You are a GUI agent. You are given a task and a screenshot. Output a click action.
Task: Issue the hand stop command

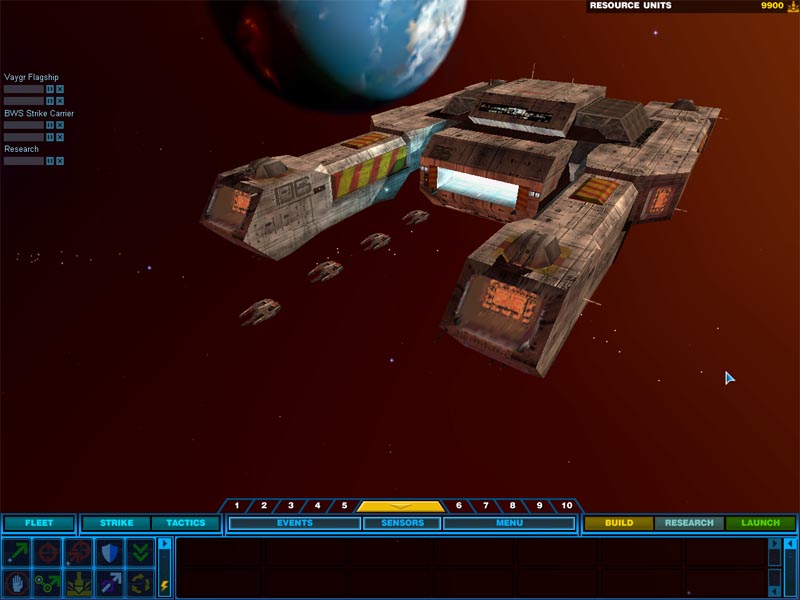coord(17,582)
